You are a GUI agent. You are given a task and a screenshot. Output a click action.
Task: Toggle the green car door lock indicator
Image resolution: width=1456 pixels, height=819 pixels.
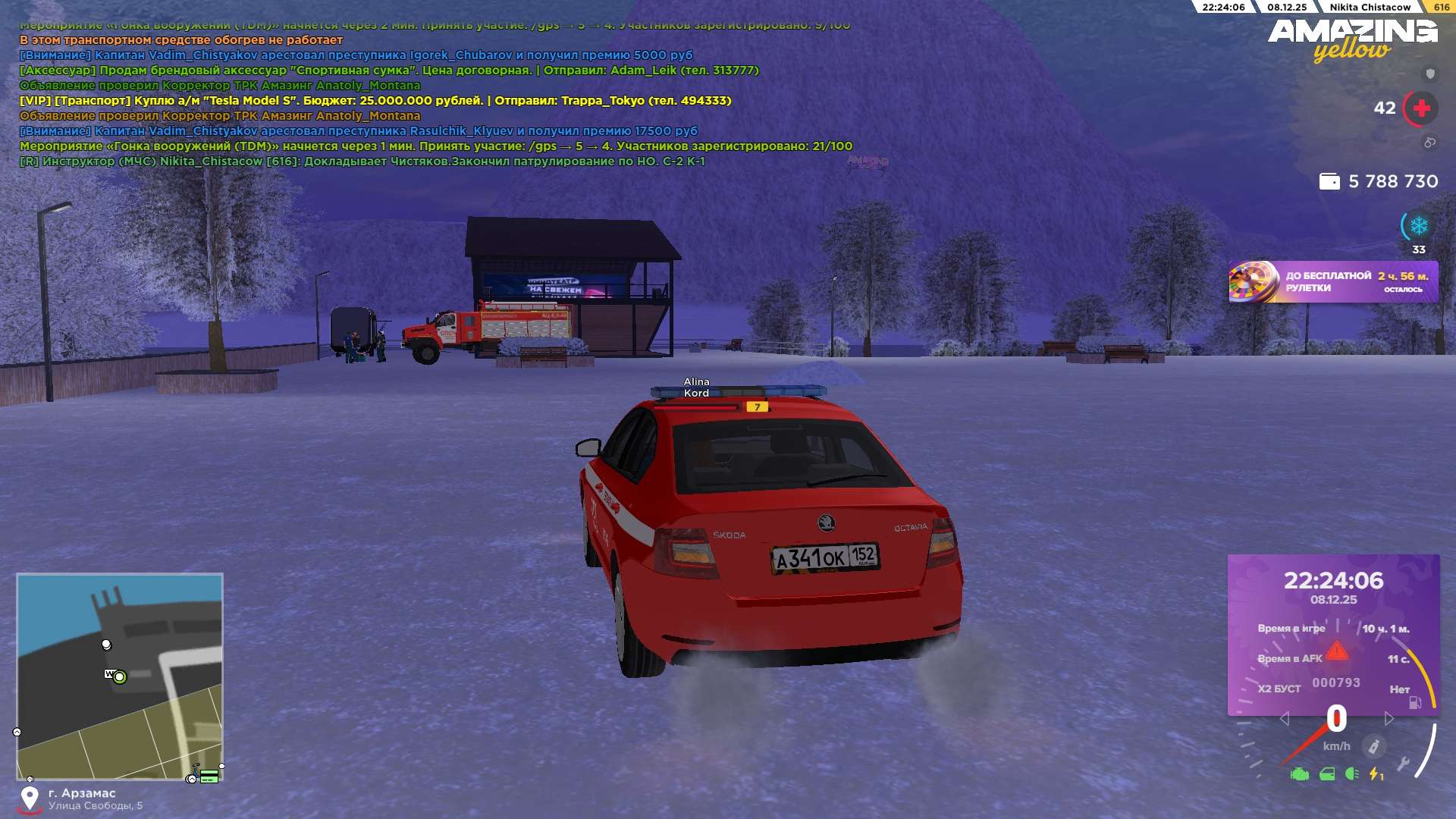(1327, 774)
